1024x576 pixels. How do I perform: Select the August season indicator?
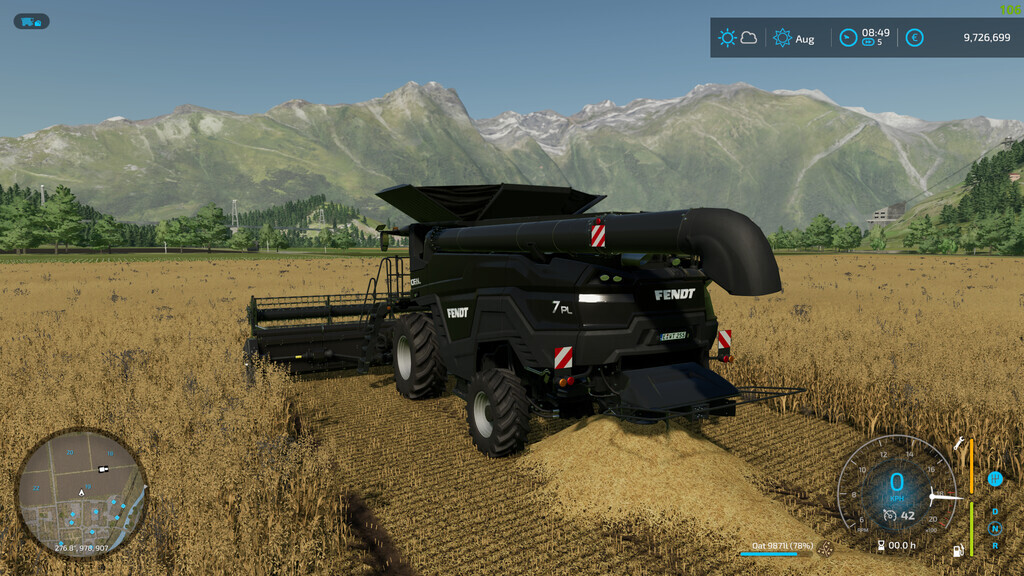click(x=794, y=38)
